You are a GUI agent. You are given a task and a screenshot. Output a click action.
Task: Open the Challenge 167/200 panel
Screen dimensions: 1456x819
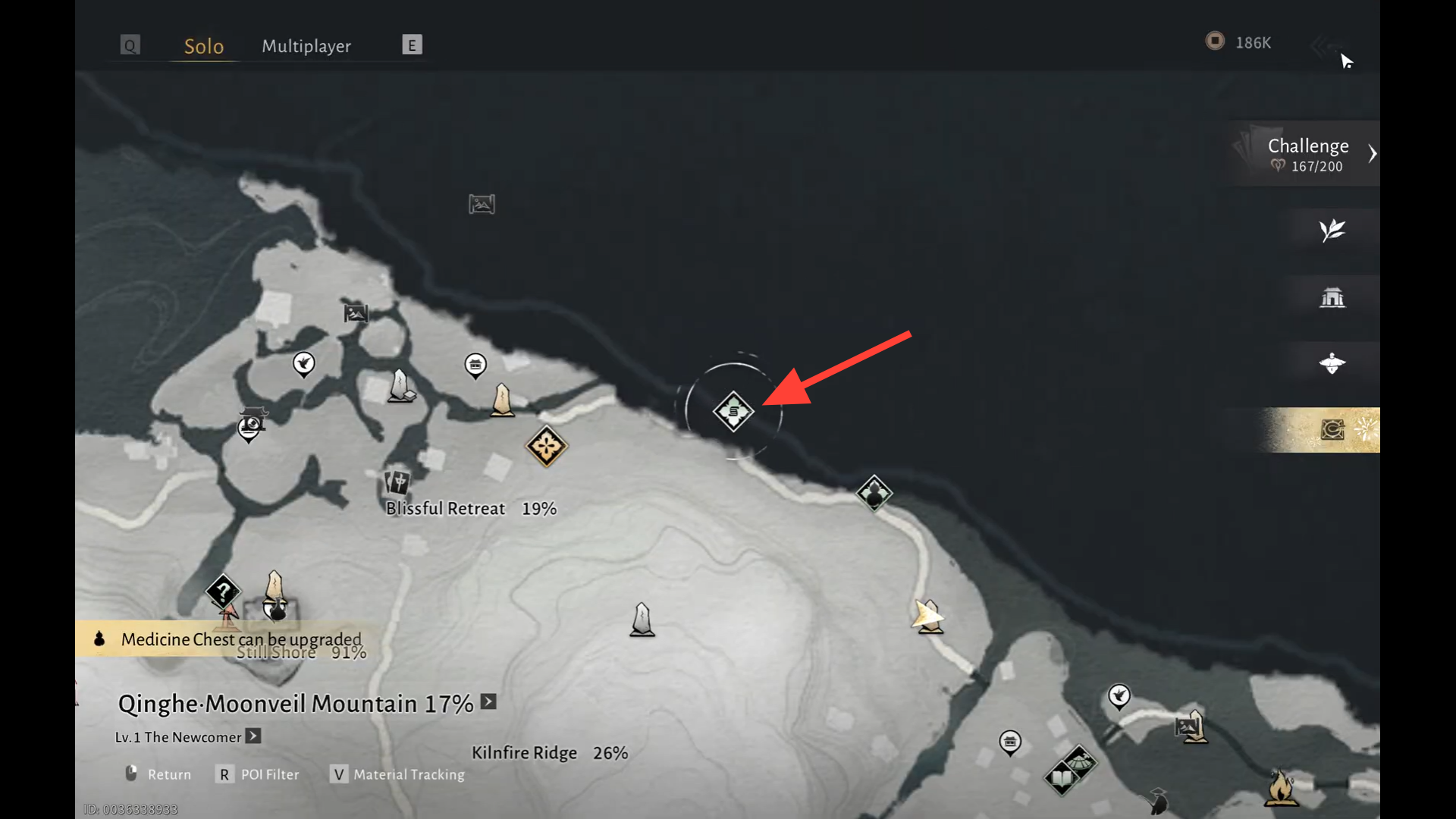1308,154
